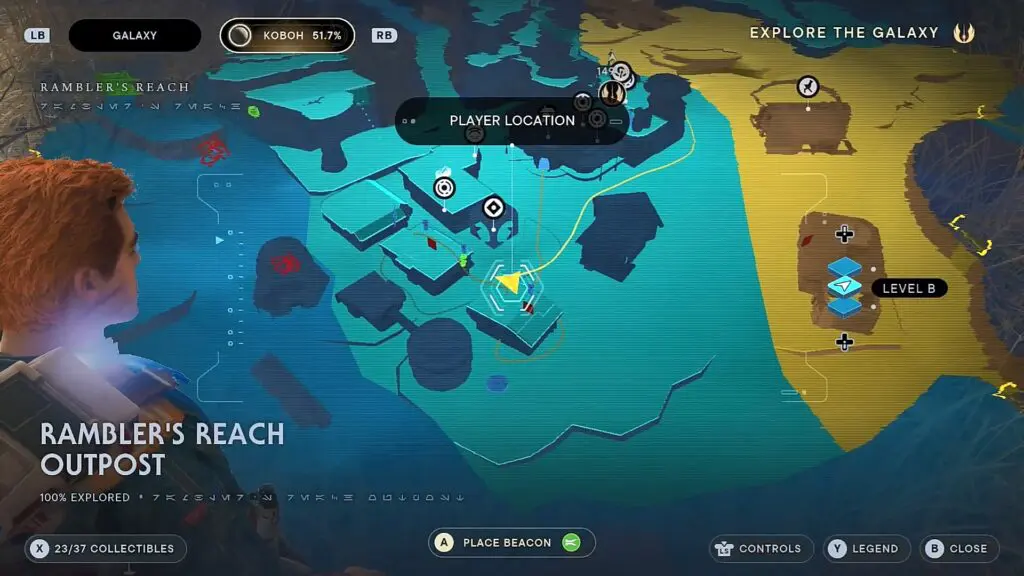1024x576 pixels.
Task: Select the Koboh 51.7% planet tab
Action: pos(287,36)
